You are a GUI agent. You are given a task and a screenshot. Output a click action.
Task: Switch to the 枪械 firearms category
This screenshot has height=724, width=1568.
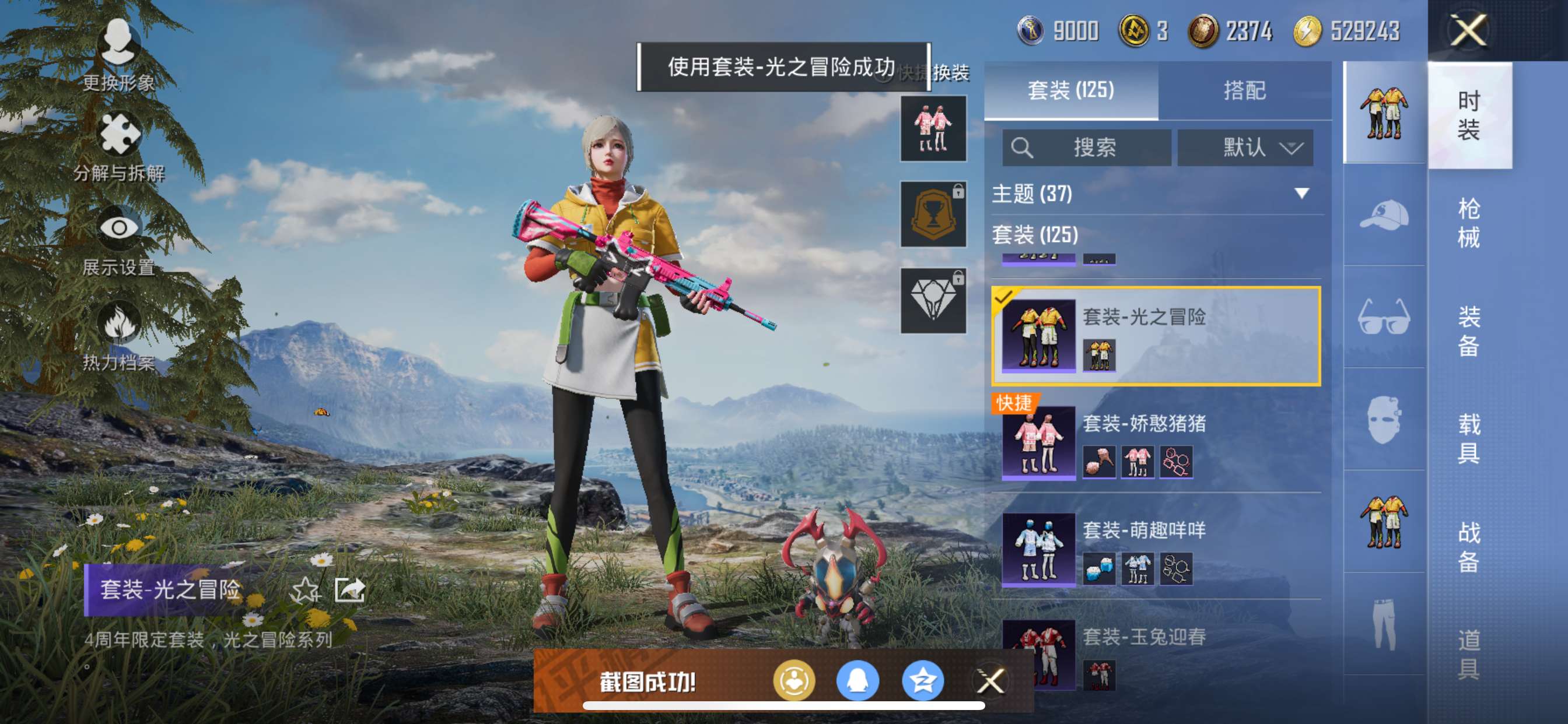pos(1468,223)
